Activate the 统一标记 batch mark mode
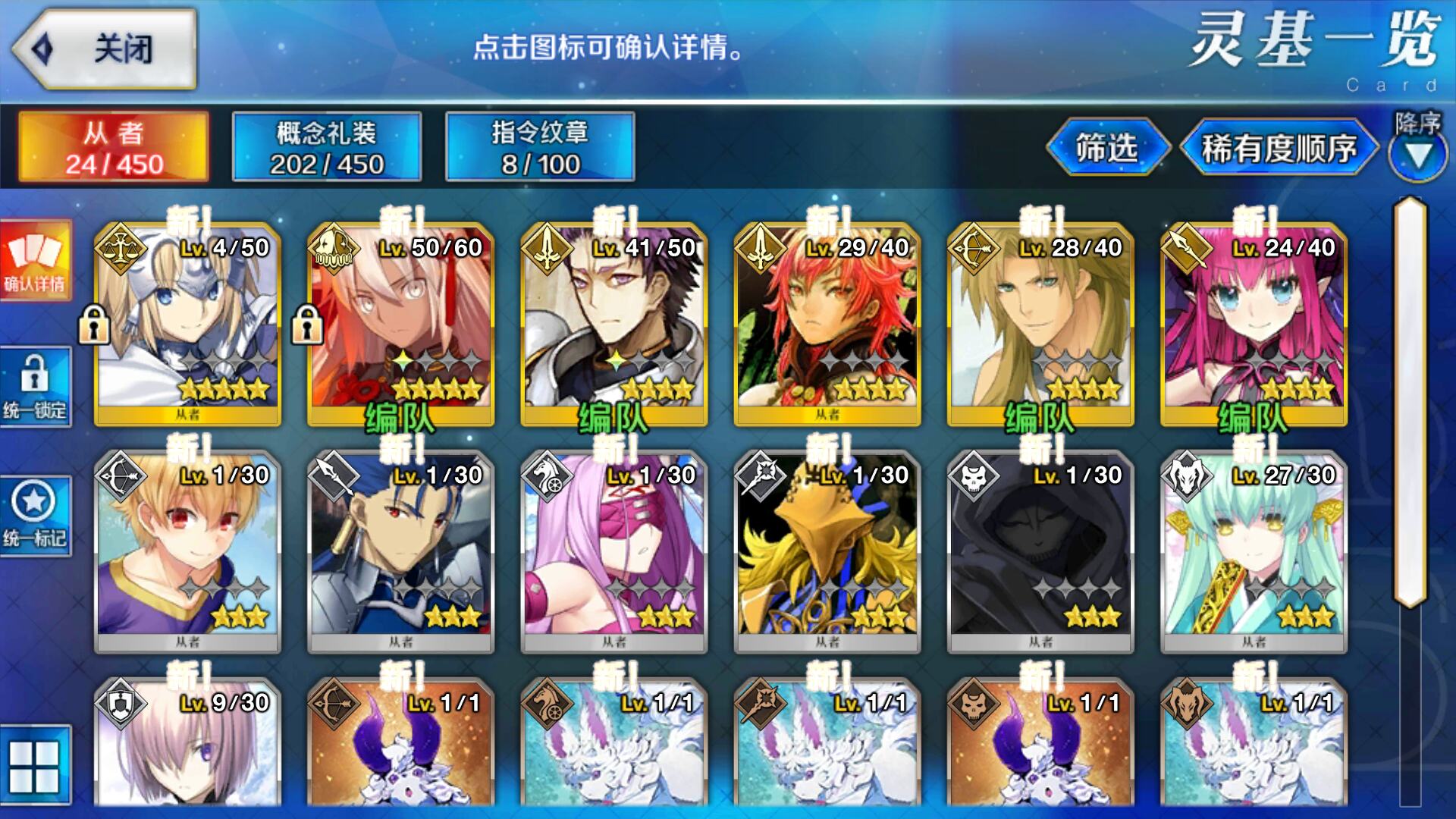The height and width of the screenshot is (819, 1456). point(36,516)
